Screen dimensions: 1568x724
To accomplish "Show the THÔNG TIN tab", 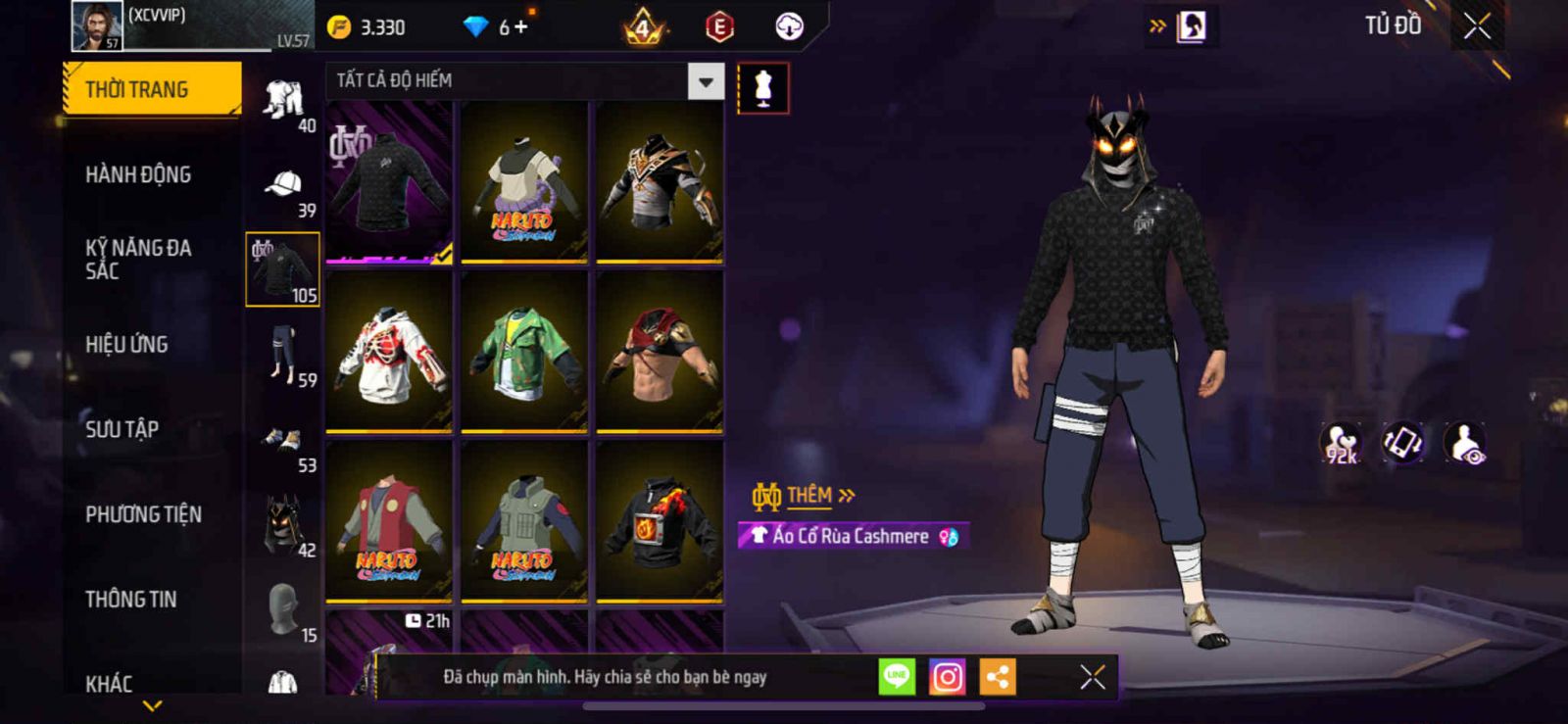I will [130, 599].
